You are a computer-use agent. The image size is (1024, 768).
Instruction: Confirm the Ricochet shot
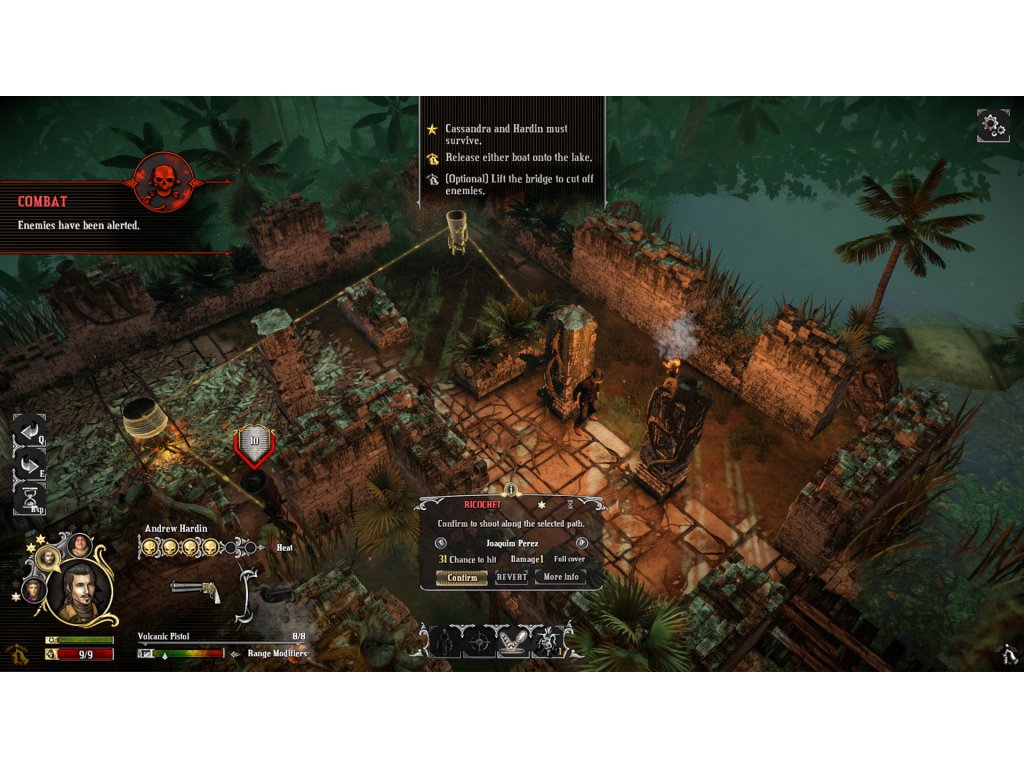[x=462, y=577]
